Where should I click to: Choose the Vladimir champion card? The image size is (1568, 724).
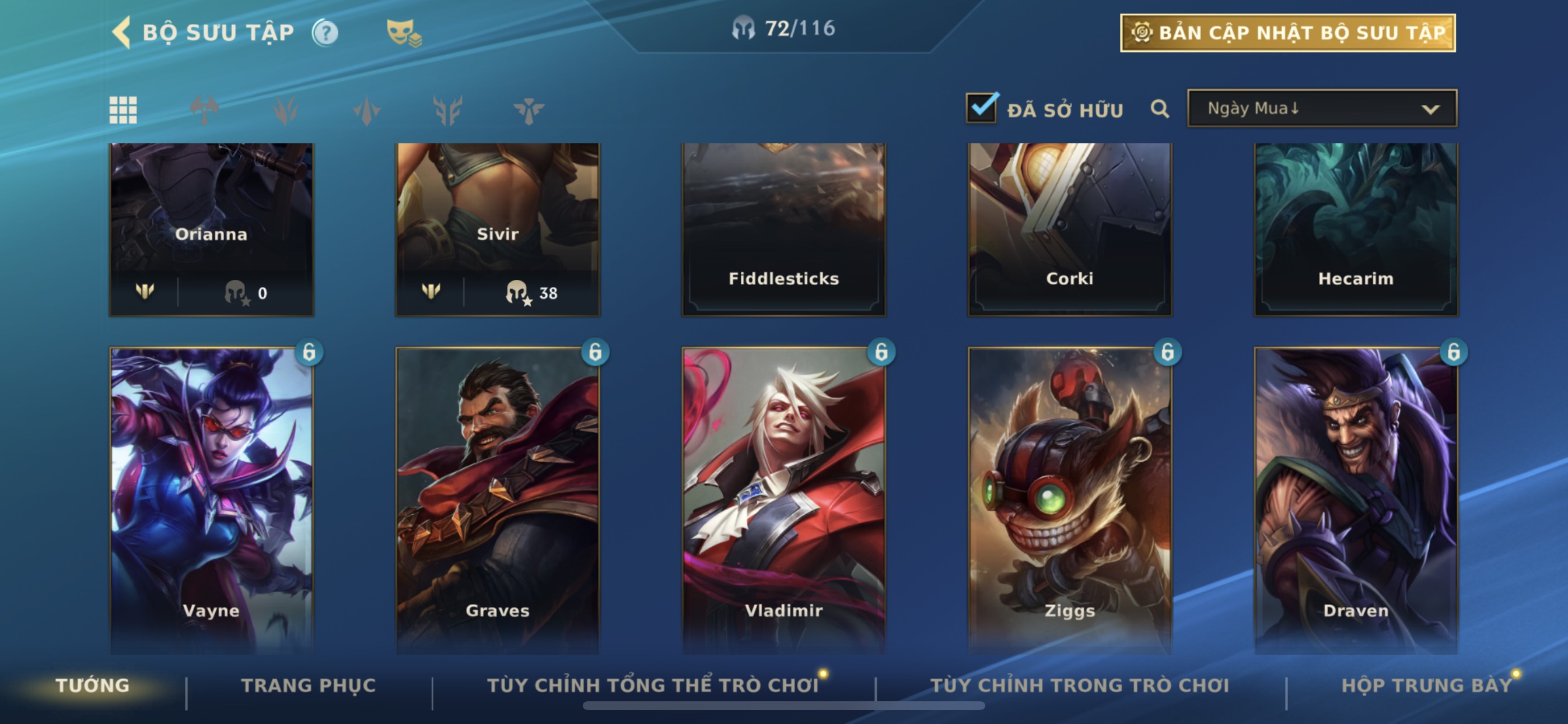tap(783, 499)
